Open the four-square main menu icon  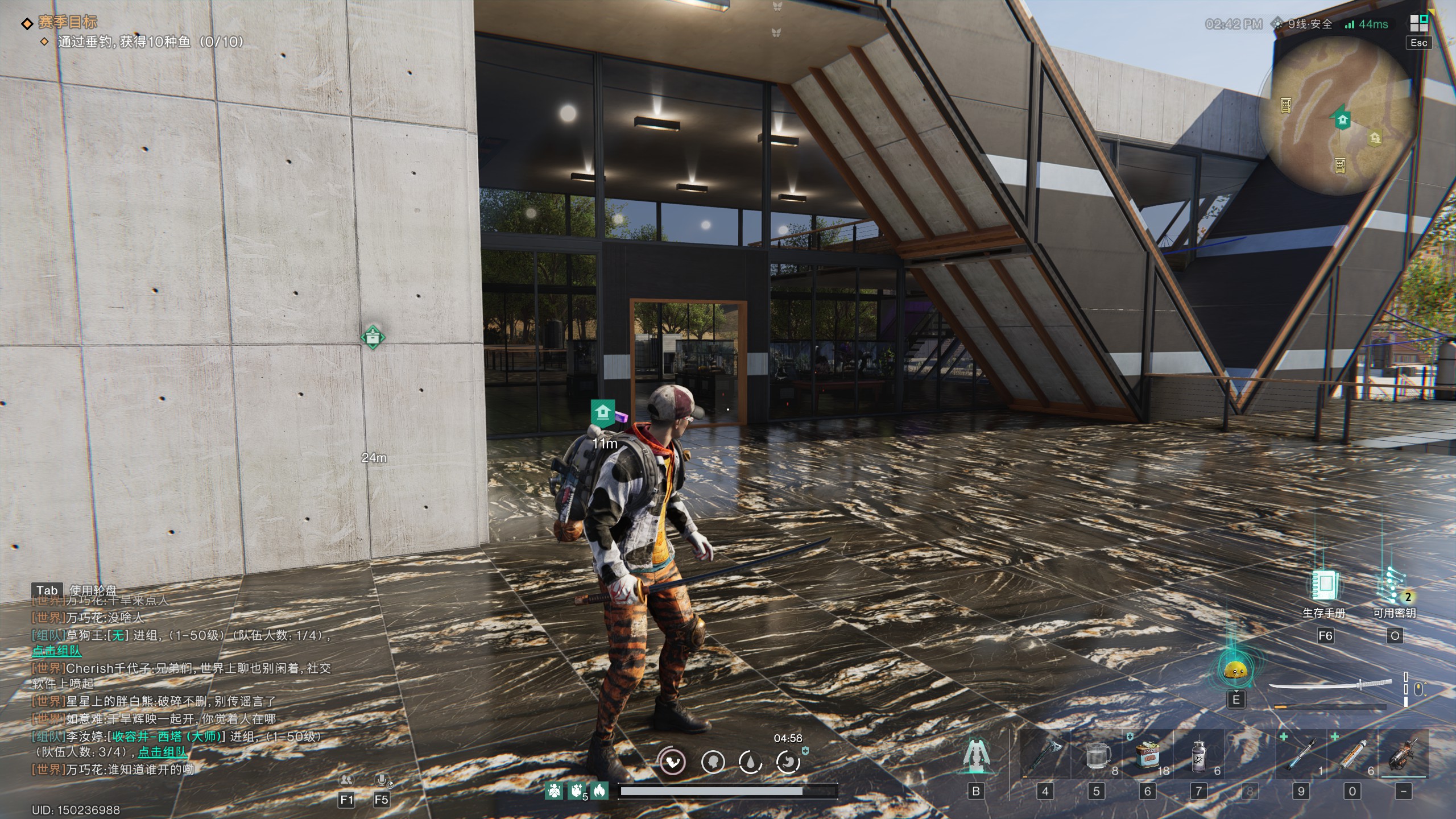point(1418,23)
